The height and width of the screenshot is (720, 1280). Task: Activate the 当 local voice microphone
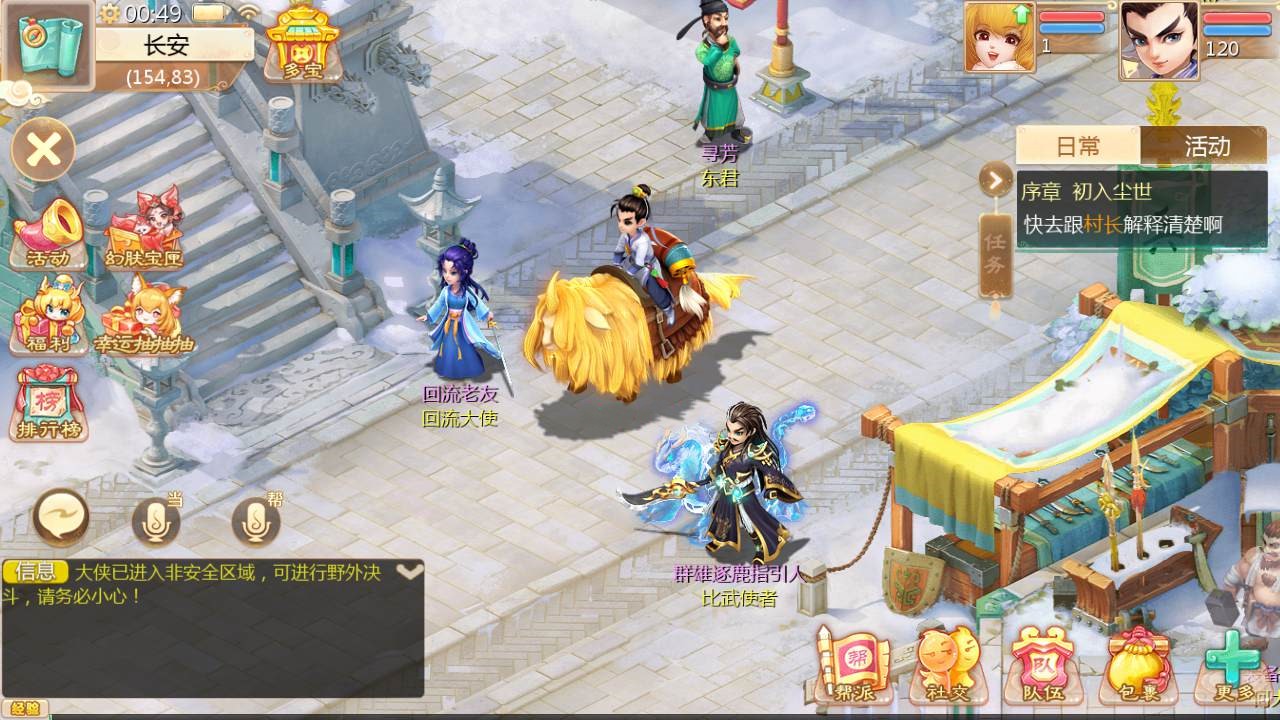point(157,520)
